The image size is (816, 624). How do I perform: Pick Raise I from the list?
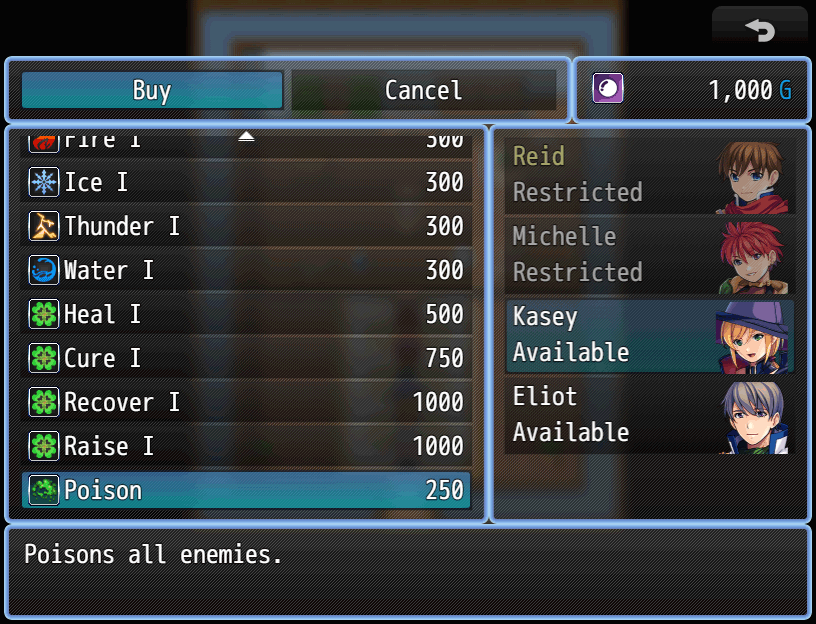[x=246, y=446]
